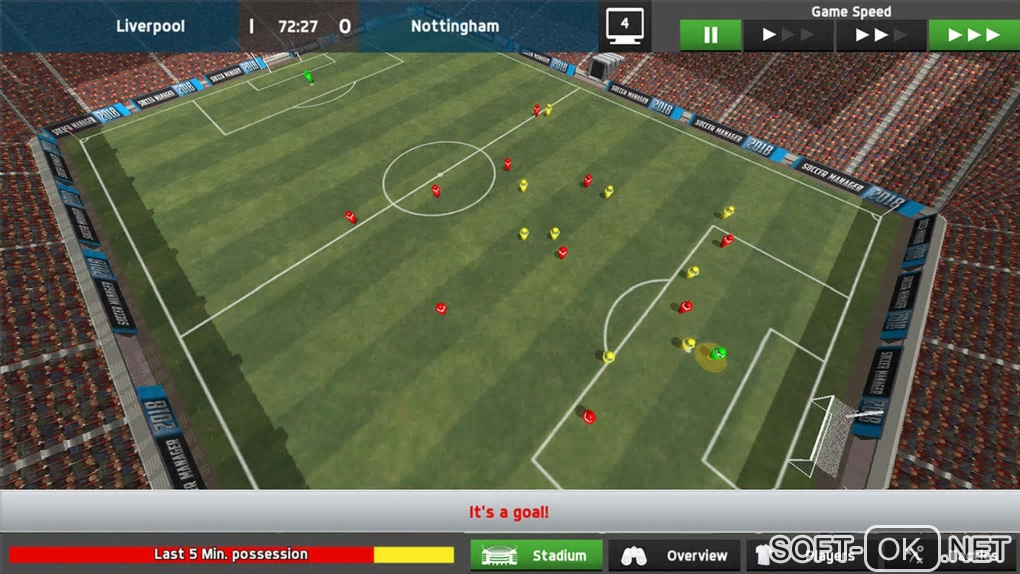Pause the match
This screenshot has height=574, width=1020.
(710, 35)
